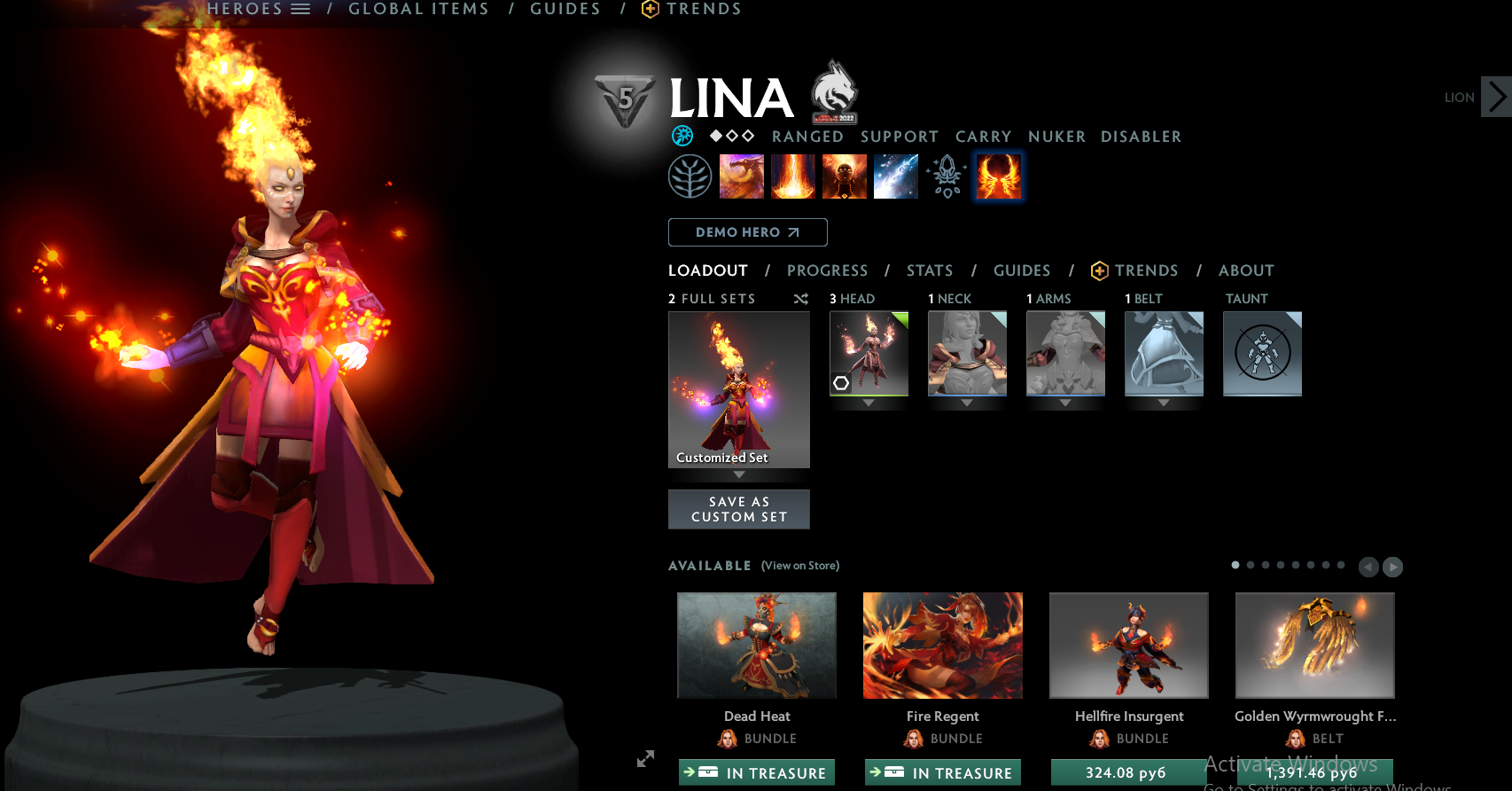This screenshot has width=1512, height=791.
Task: Click the shuffle icon beside FULL SETS
Action: [800, 299]
